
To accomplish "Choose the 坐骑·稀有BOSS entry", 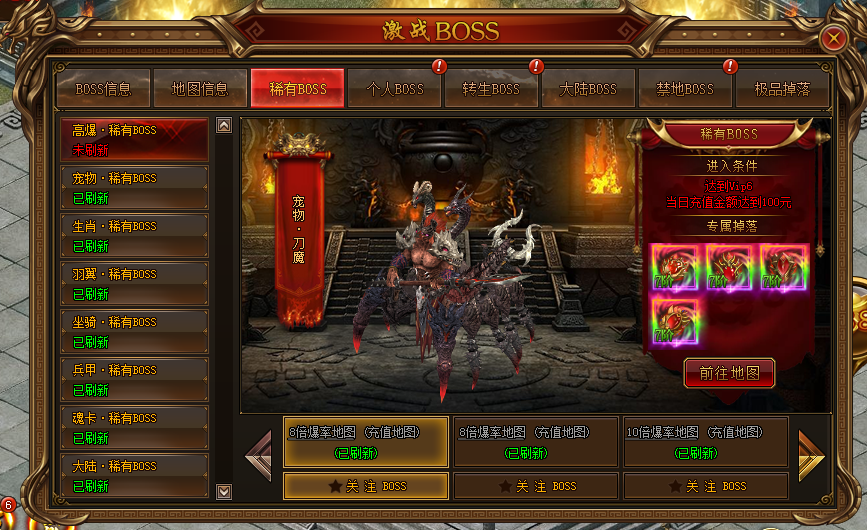I will pyautogui.click(x=134, y=332).
